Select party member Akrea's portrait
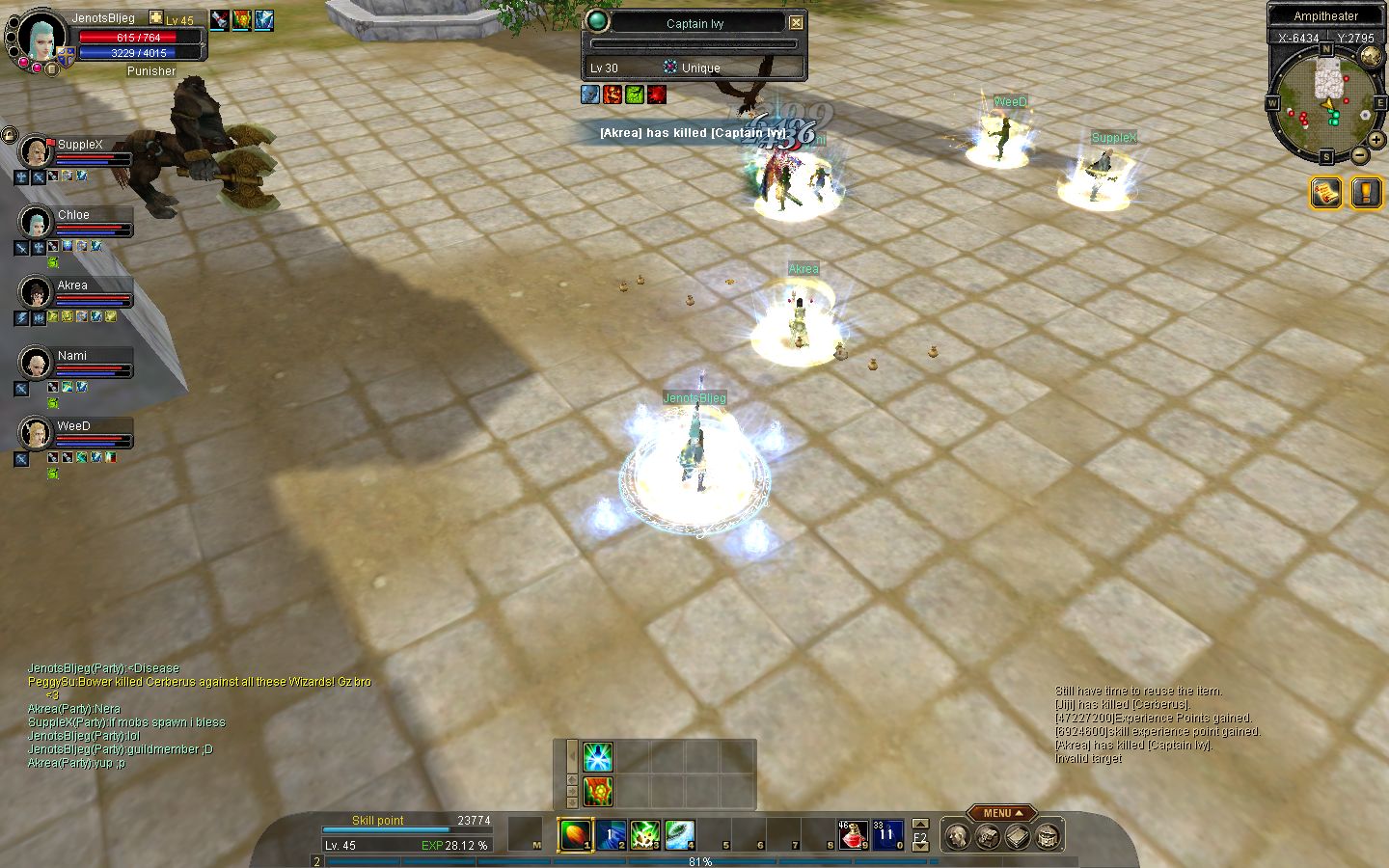Screen dimensions: 1389x868 point(36,293)
